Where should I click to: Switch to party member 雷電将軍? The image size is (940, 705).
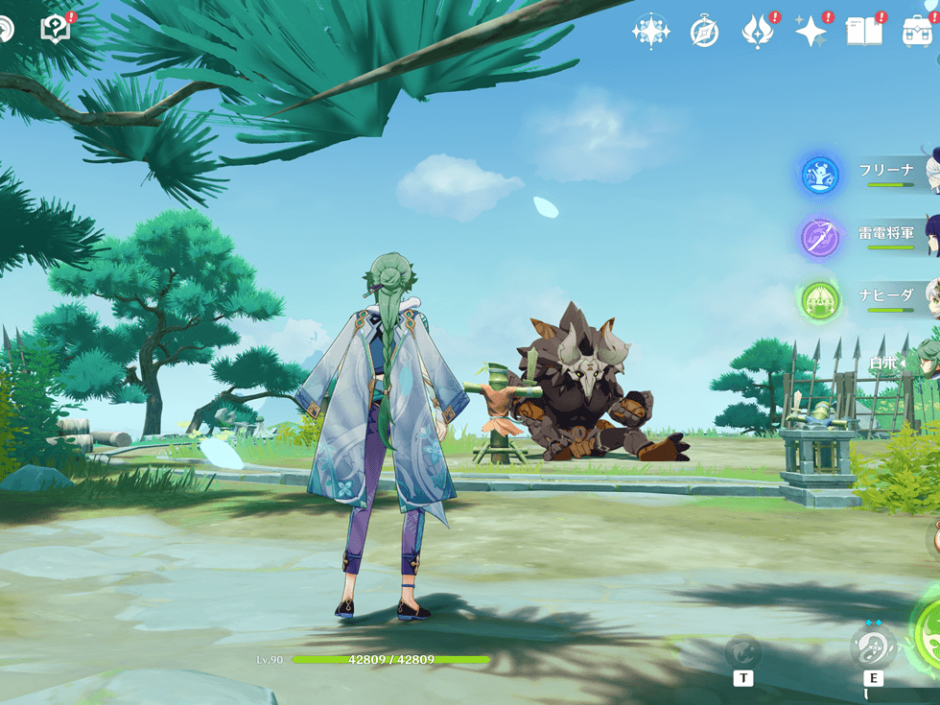(x=887, y=234)
